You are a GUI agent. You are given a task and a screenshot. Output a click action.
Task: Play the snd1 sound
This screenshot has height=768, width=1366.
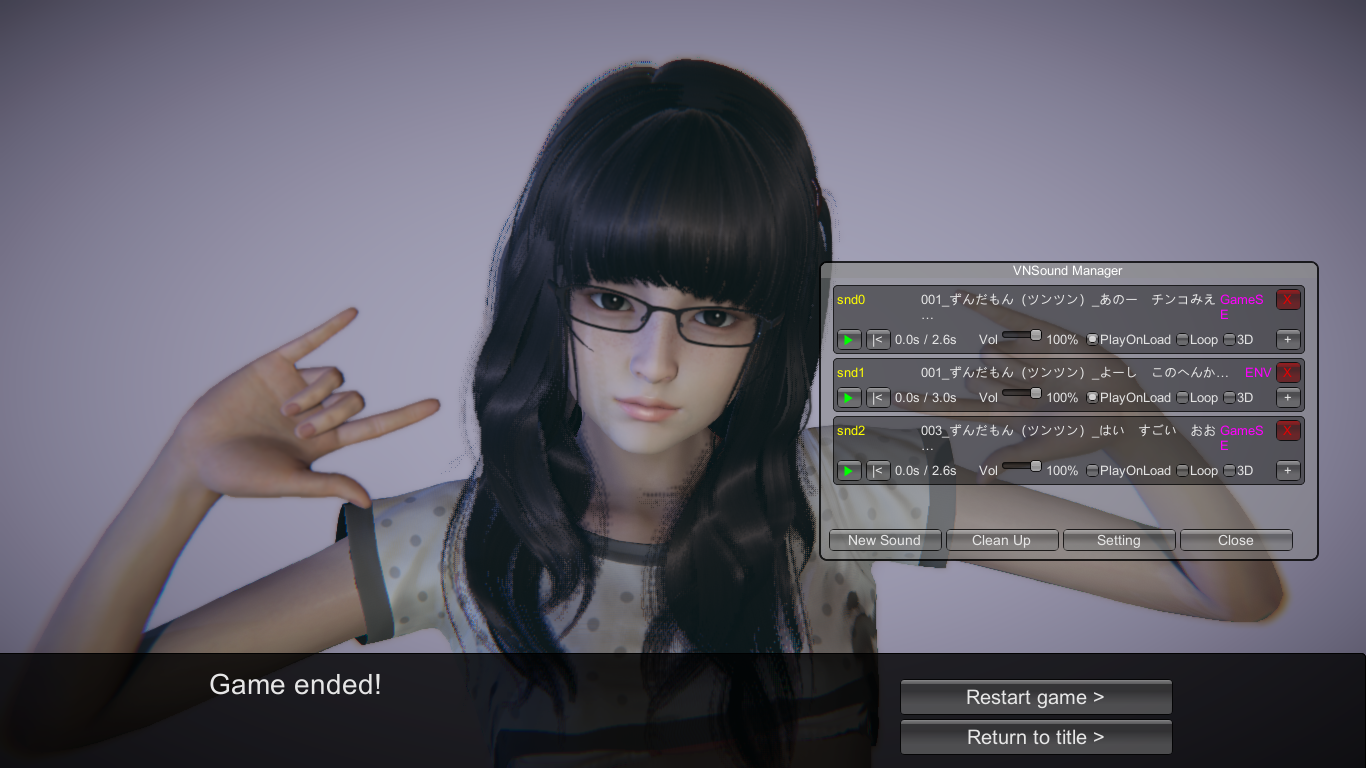pos(849,398)
